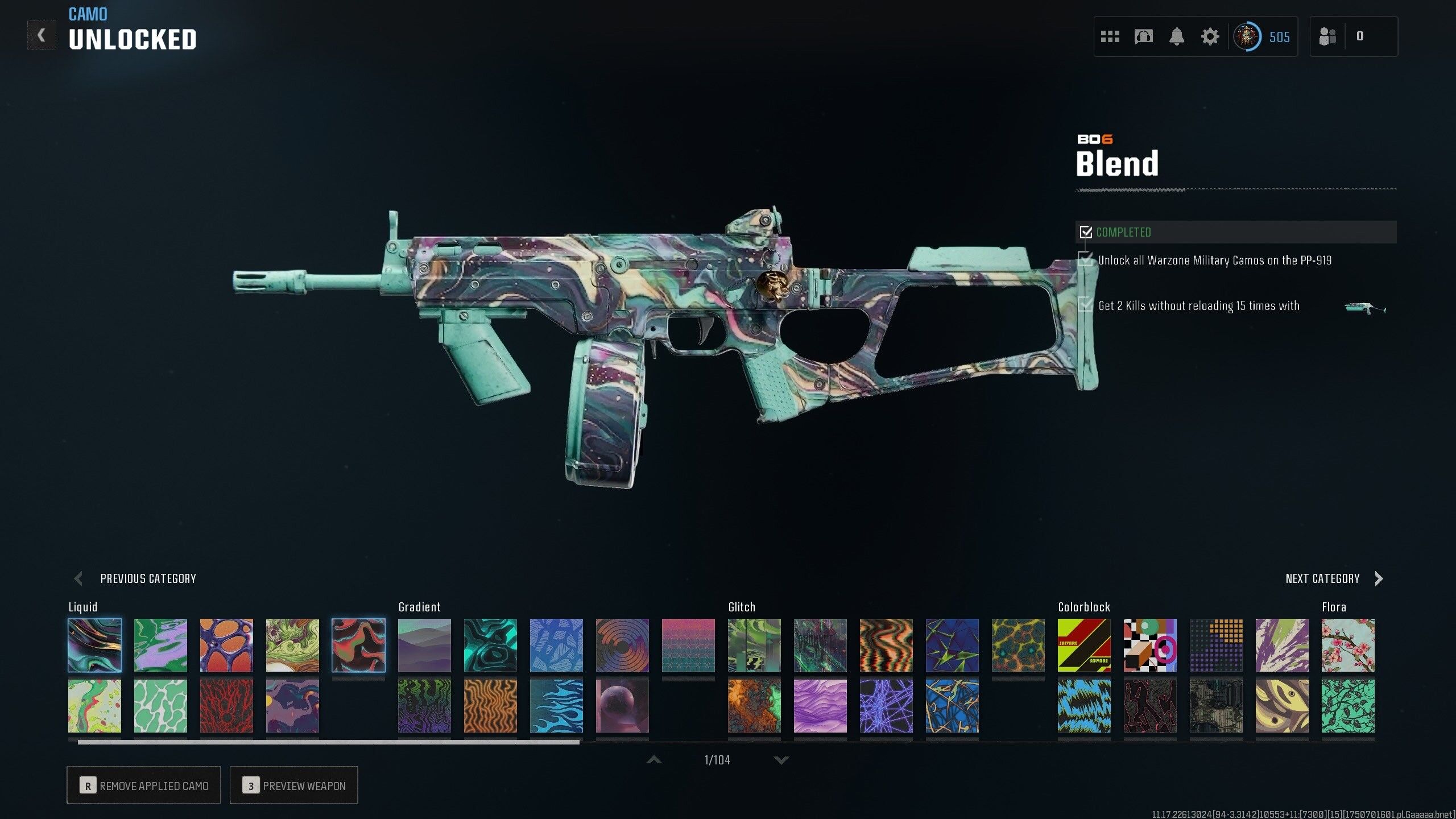Go to the Previous Category
Viewport: 1456px width, 819px height.
coord(135,578)
